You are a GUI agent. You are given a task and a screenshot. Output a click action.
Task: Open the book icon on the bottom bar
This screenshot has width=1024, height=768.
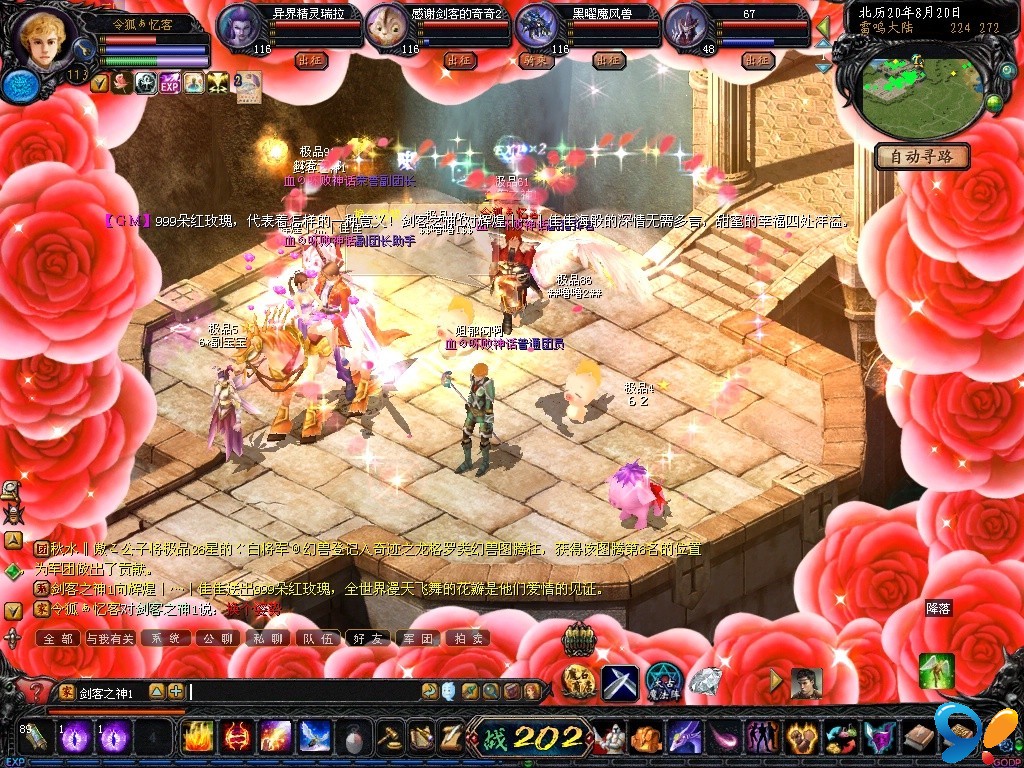(917, 738)
